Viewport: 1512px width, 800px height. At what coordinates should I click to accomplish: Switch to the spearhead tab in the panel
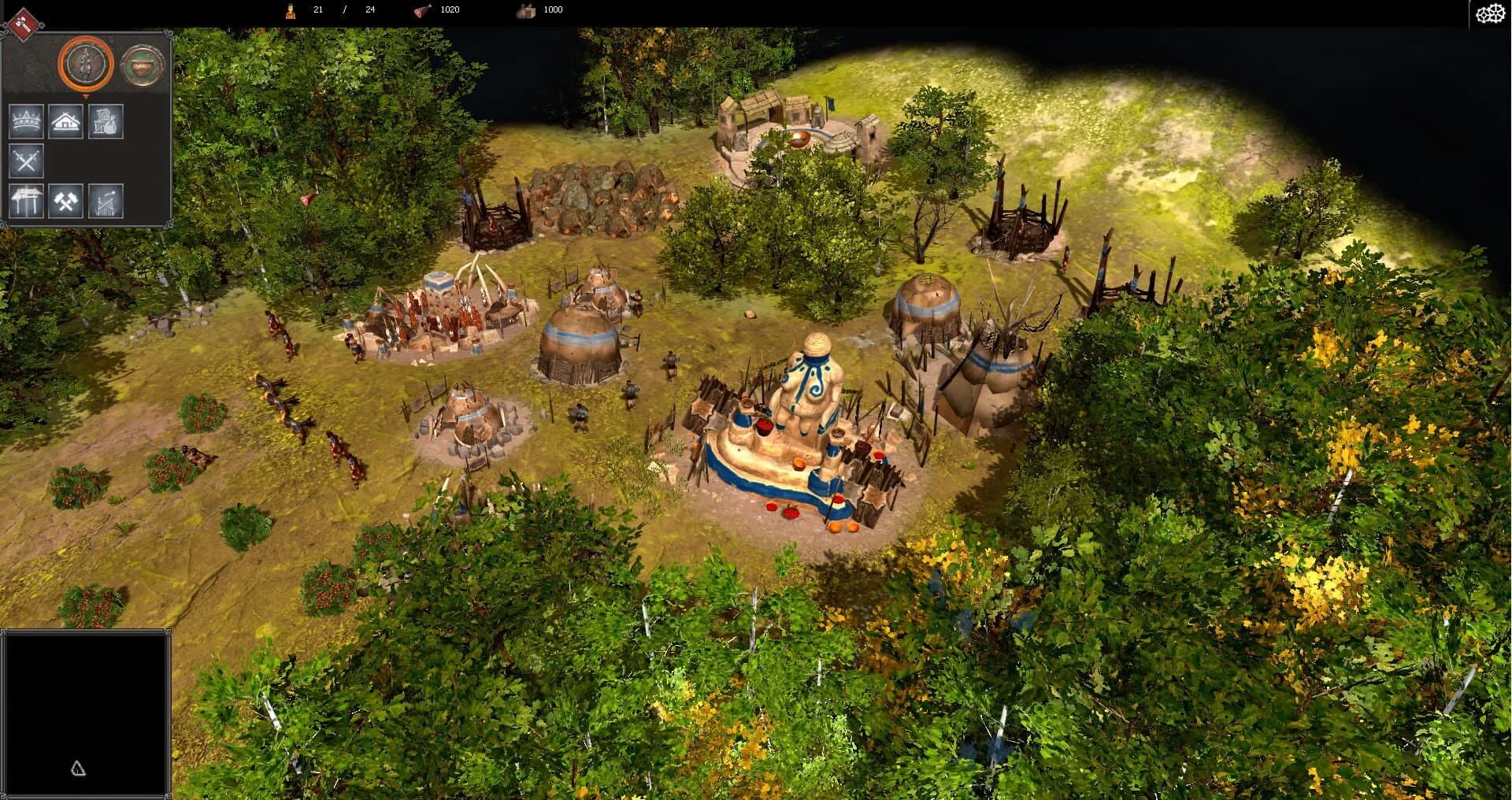pos(84,64)
